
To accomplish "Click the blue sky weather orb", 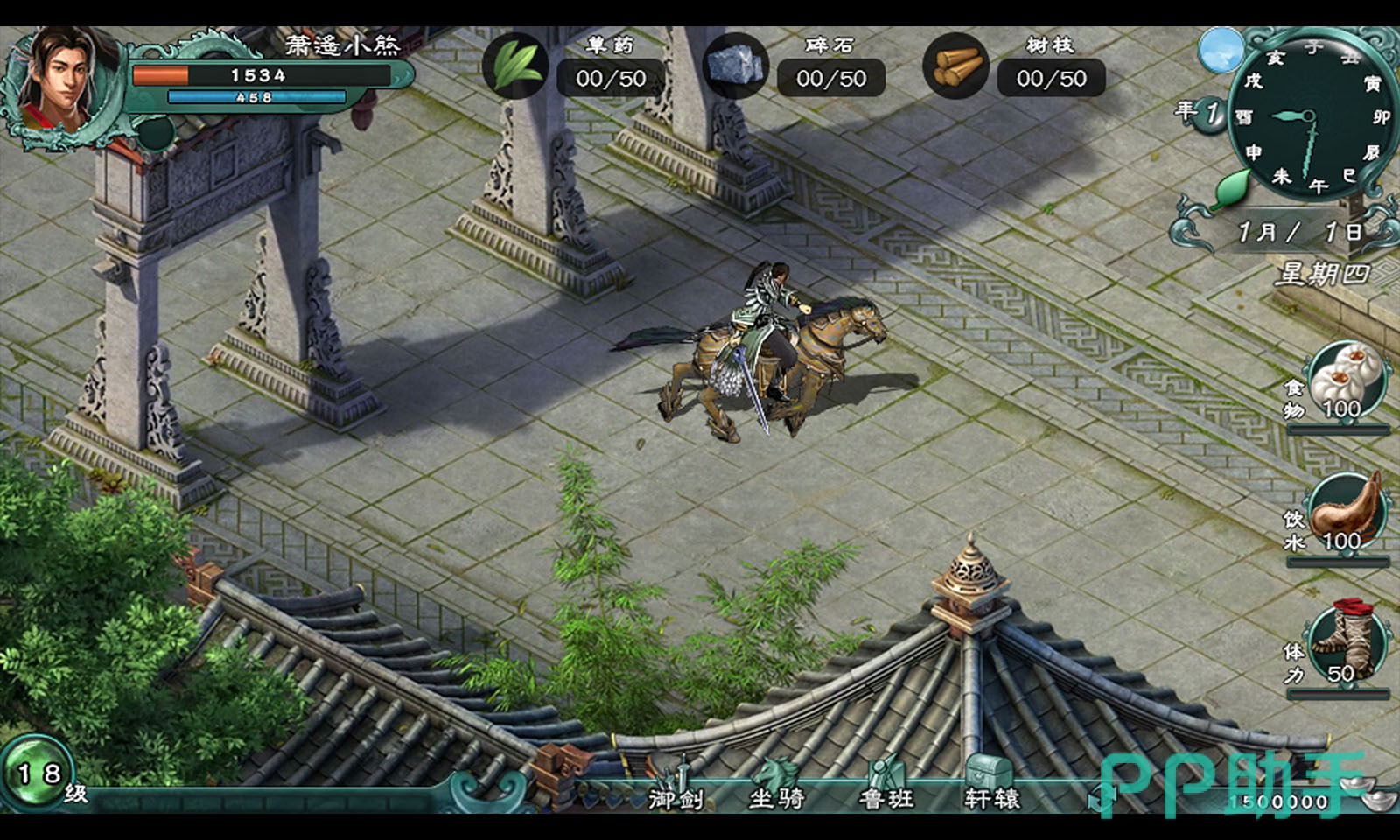I will [1221, 51].
